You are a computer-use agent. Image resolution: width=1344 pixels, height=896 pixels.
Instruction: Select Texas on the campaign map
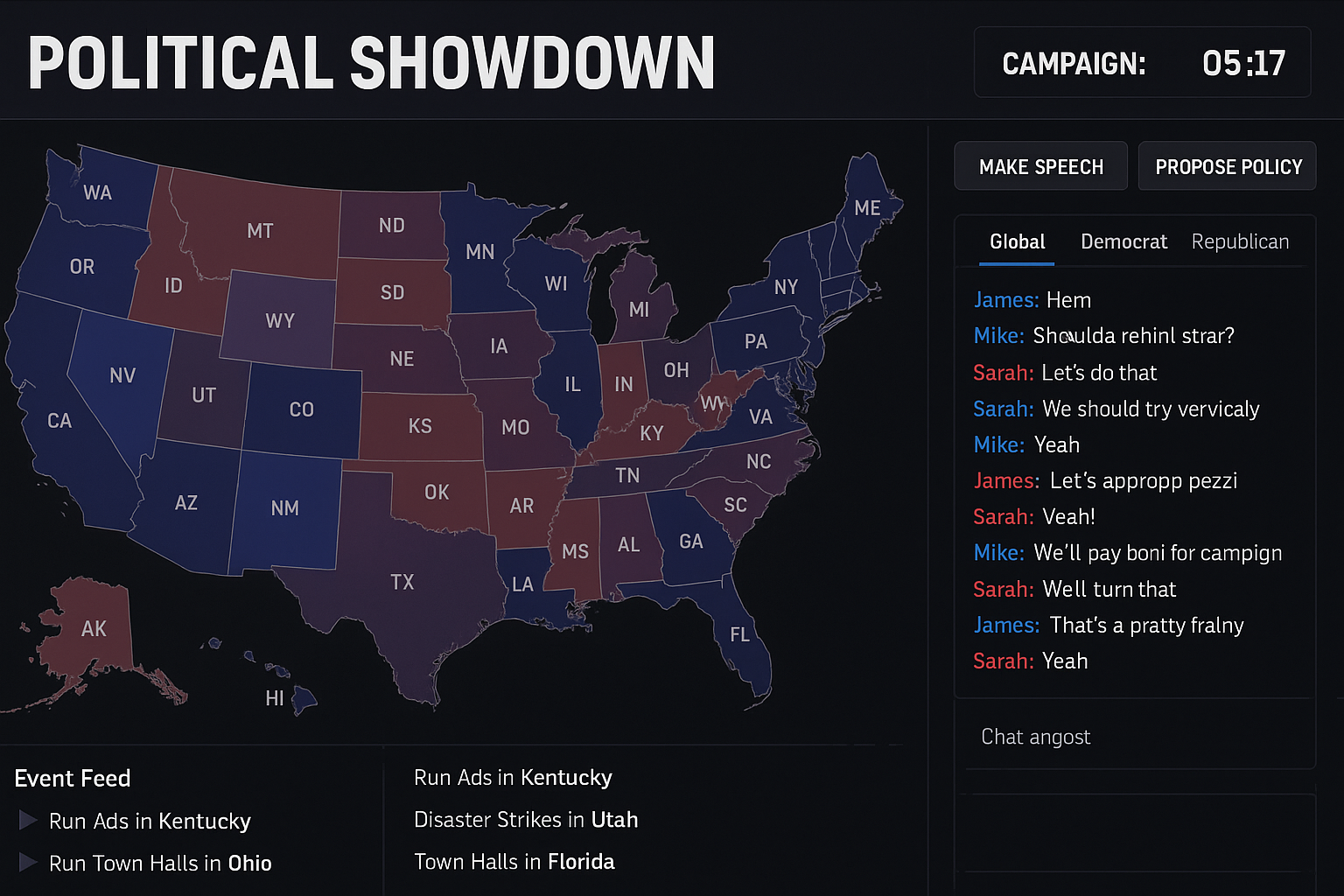pos(404,581)
